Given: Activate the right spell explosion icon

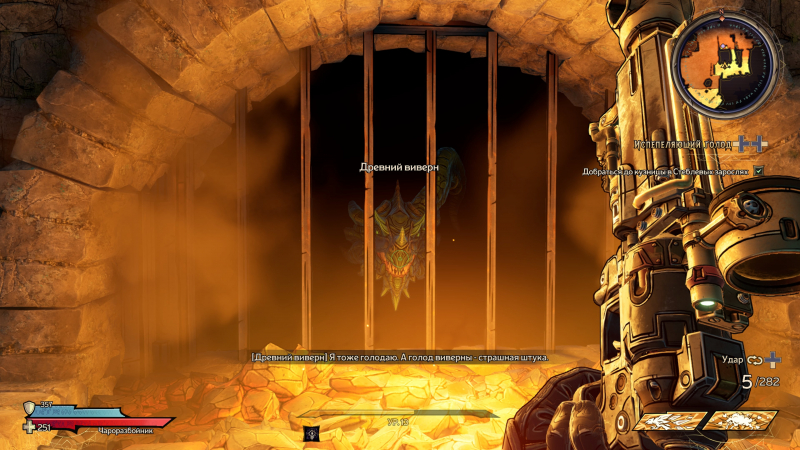Looking at the screenshot, I should (x=741, y=422).
